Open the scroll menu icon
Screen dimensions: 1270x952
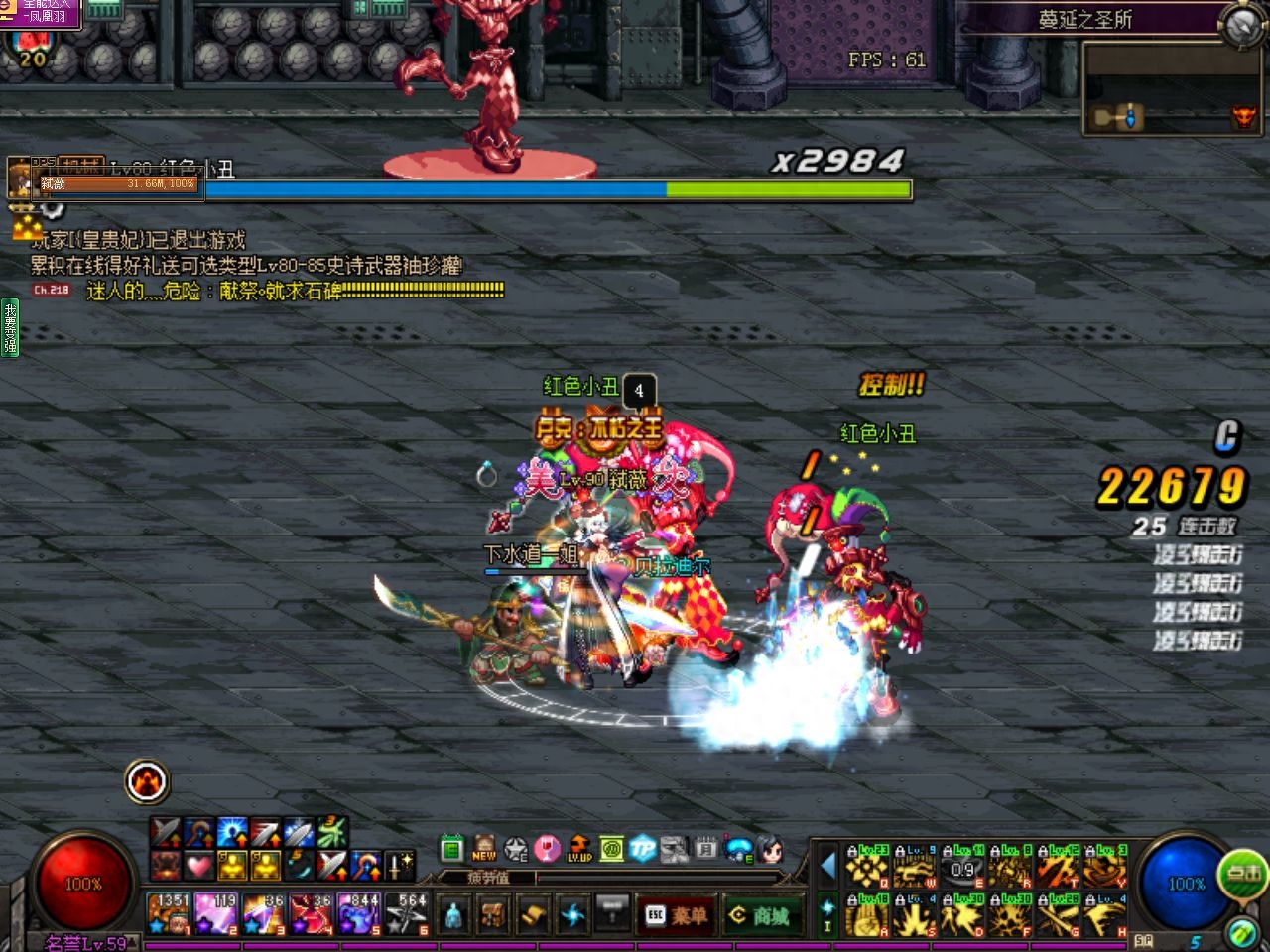pyautogui.click(x=533, y=913)
